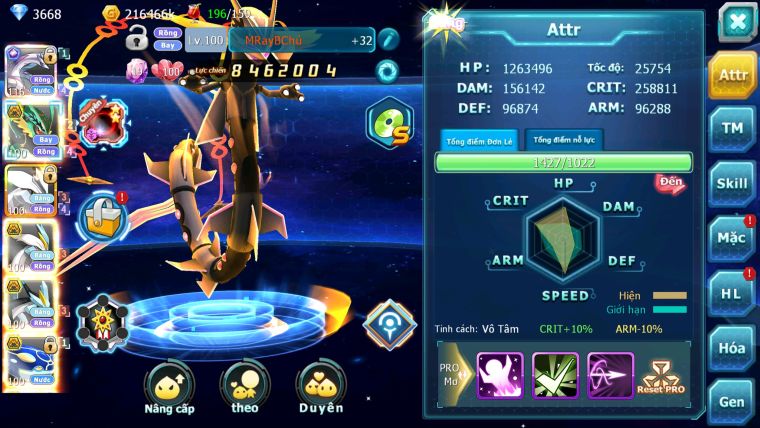Click the red Đến arrow button
This screenshot has width=760, height=428.
click(670, 183)
